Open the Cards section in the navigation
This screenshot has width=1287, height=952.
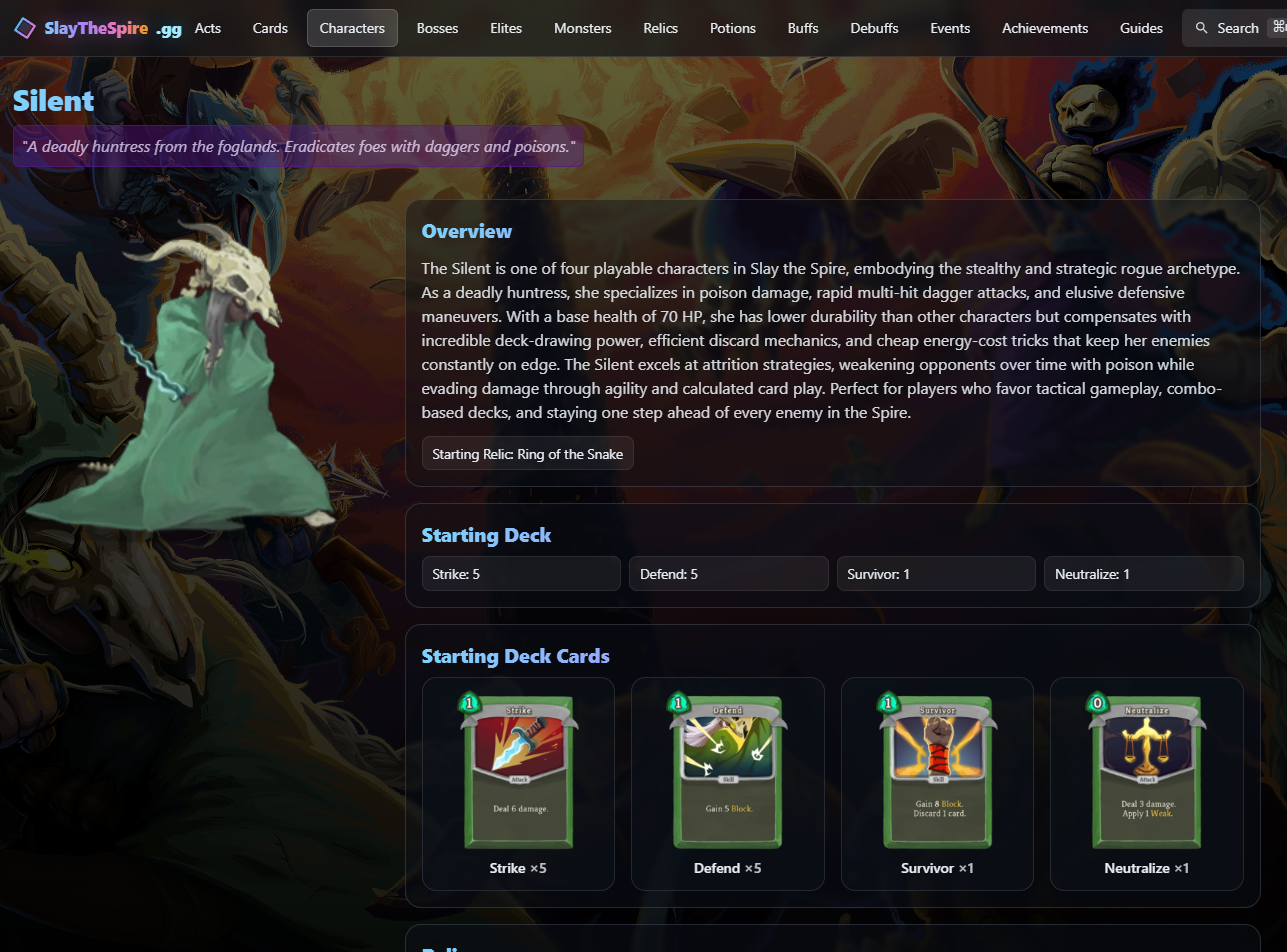coord(269,28)
